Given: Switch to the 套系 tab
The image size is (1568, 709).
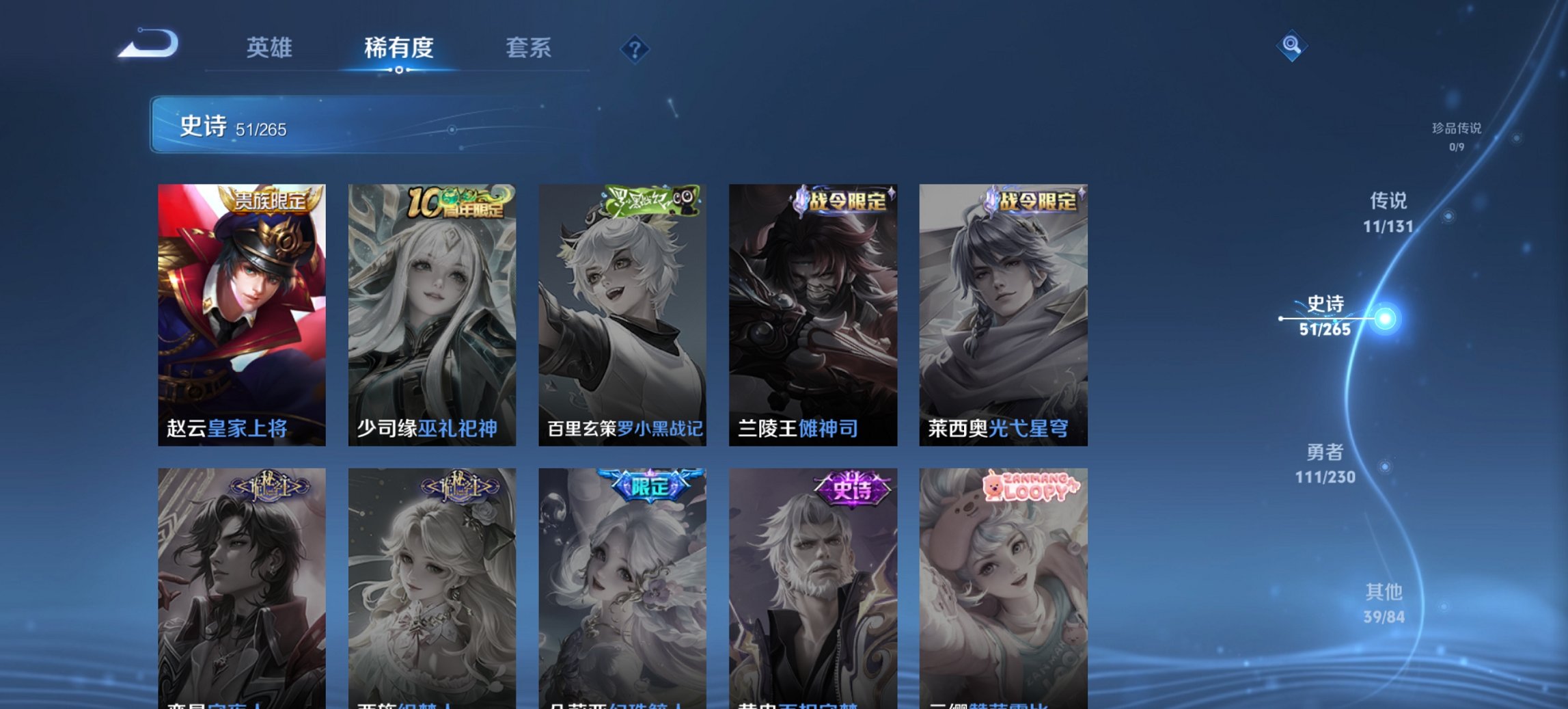Looking at the screenshot, I should point(529,48).
